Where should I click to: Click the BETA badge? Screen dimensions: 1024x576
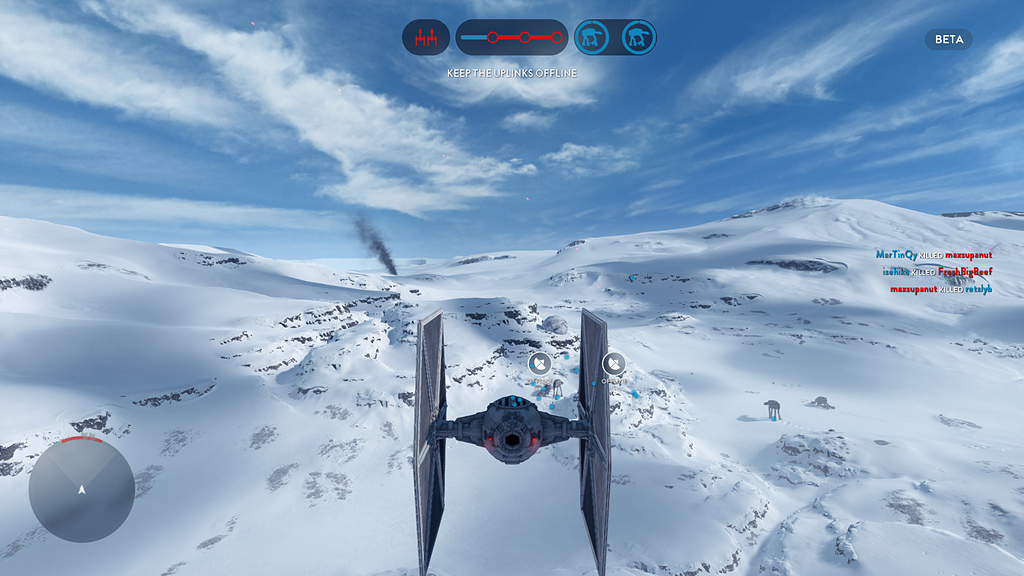click(x=948, y=40)
